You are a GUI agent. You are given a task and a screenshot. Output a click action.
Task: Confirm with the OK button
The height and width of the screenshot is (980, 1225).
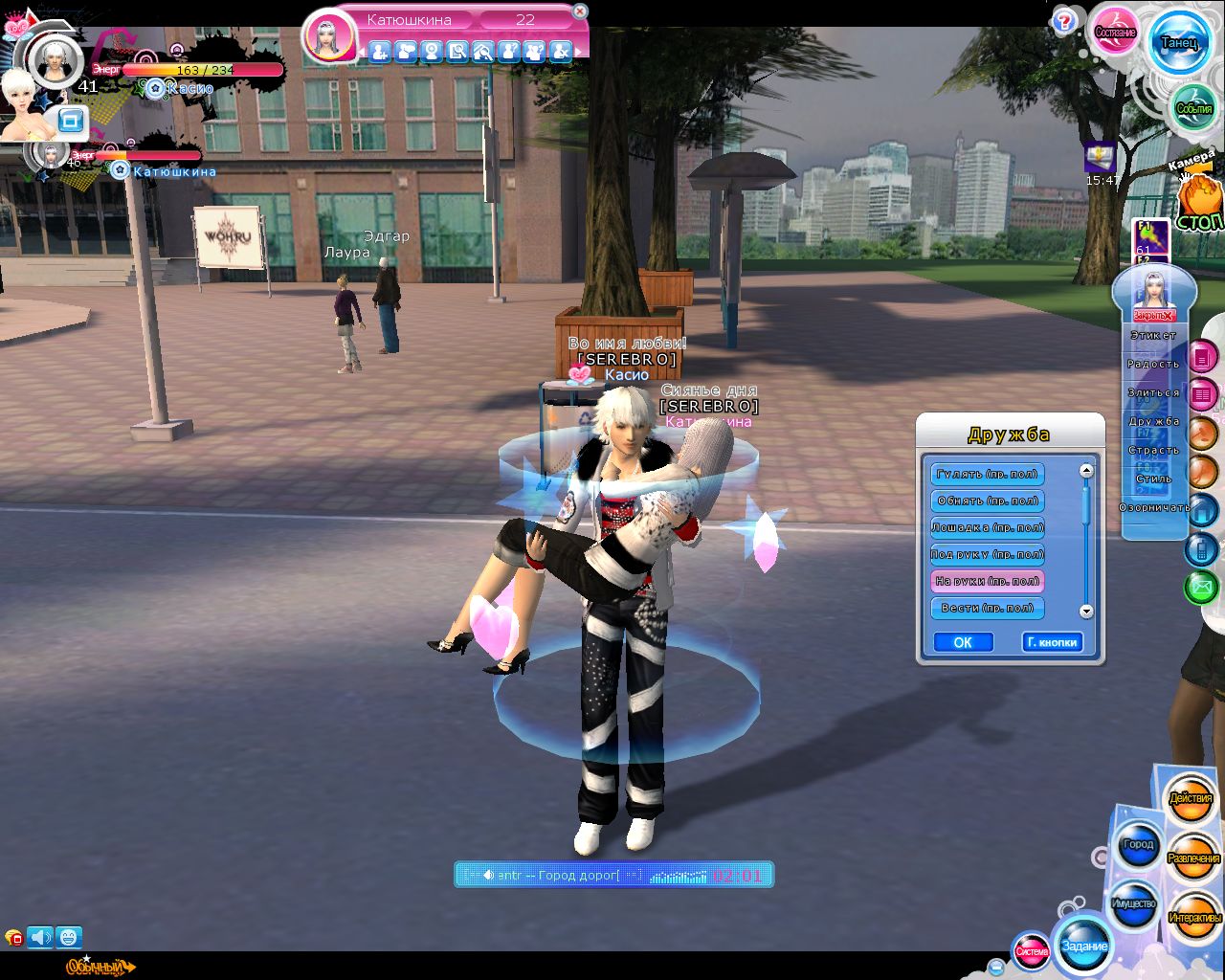962,642
